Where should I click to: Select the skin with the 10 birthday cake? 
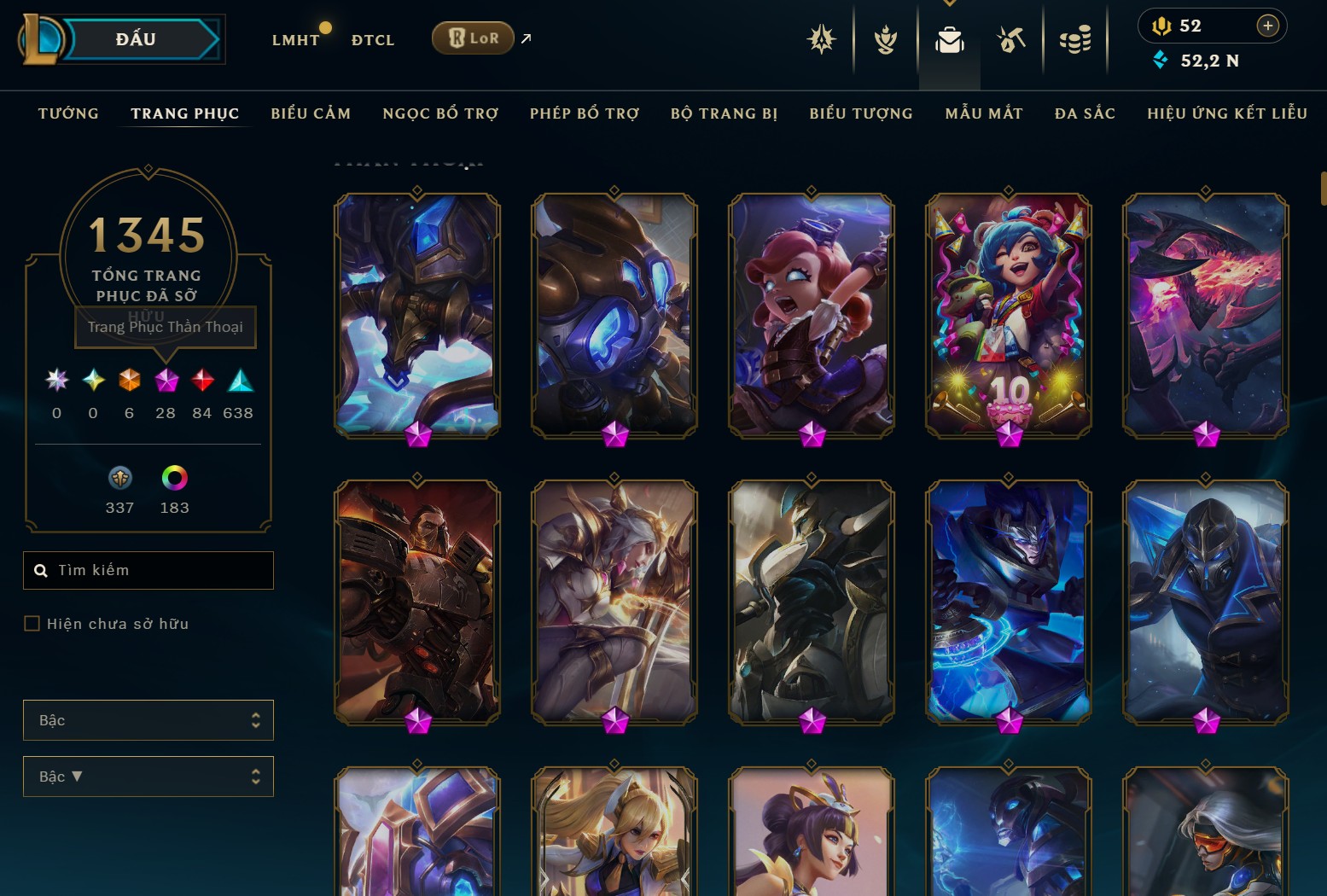tap(1009, 315)
